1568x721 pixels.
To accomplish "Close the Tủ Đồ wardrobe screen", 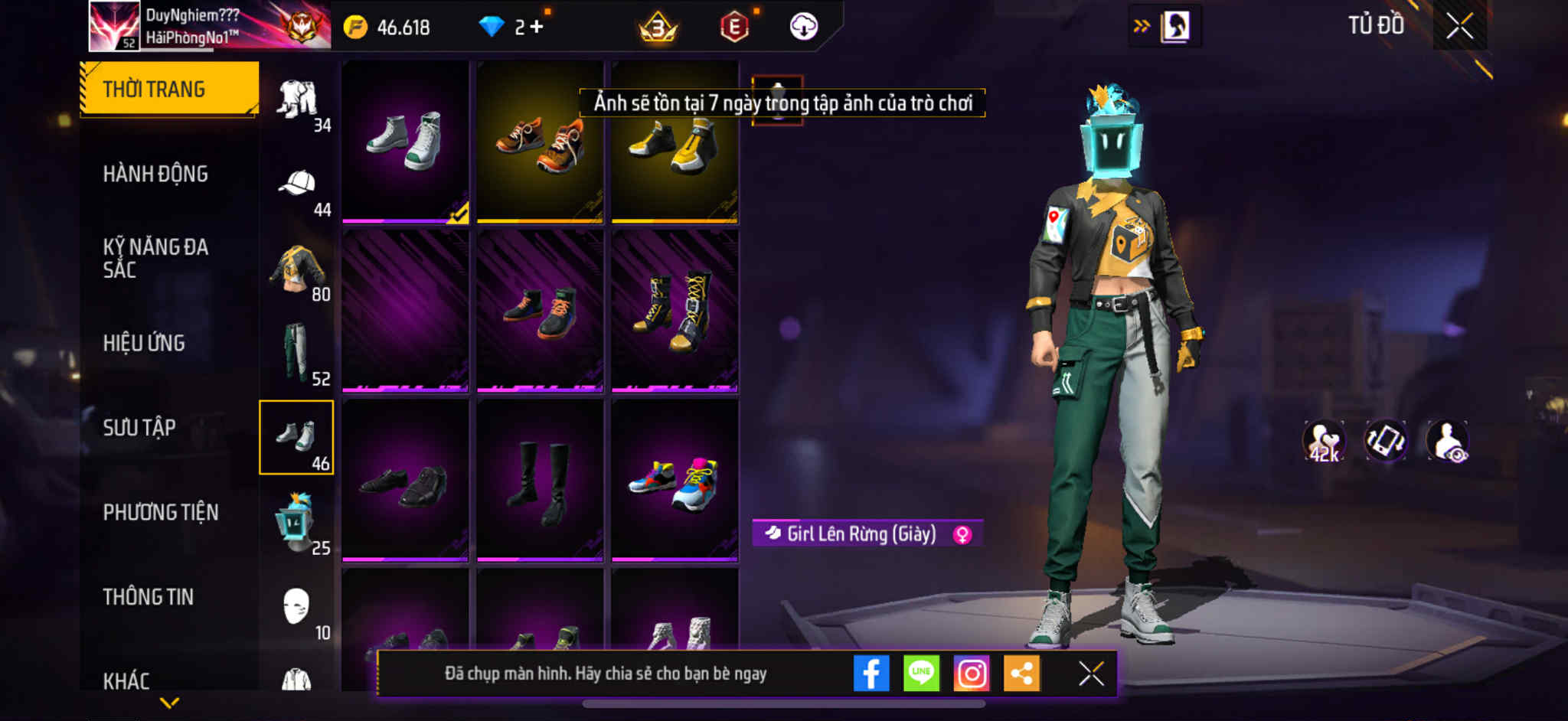I will tap(1459, 26).
